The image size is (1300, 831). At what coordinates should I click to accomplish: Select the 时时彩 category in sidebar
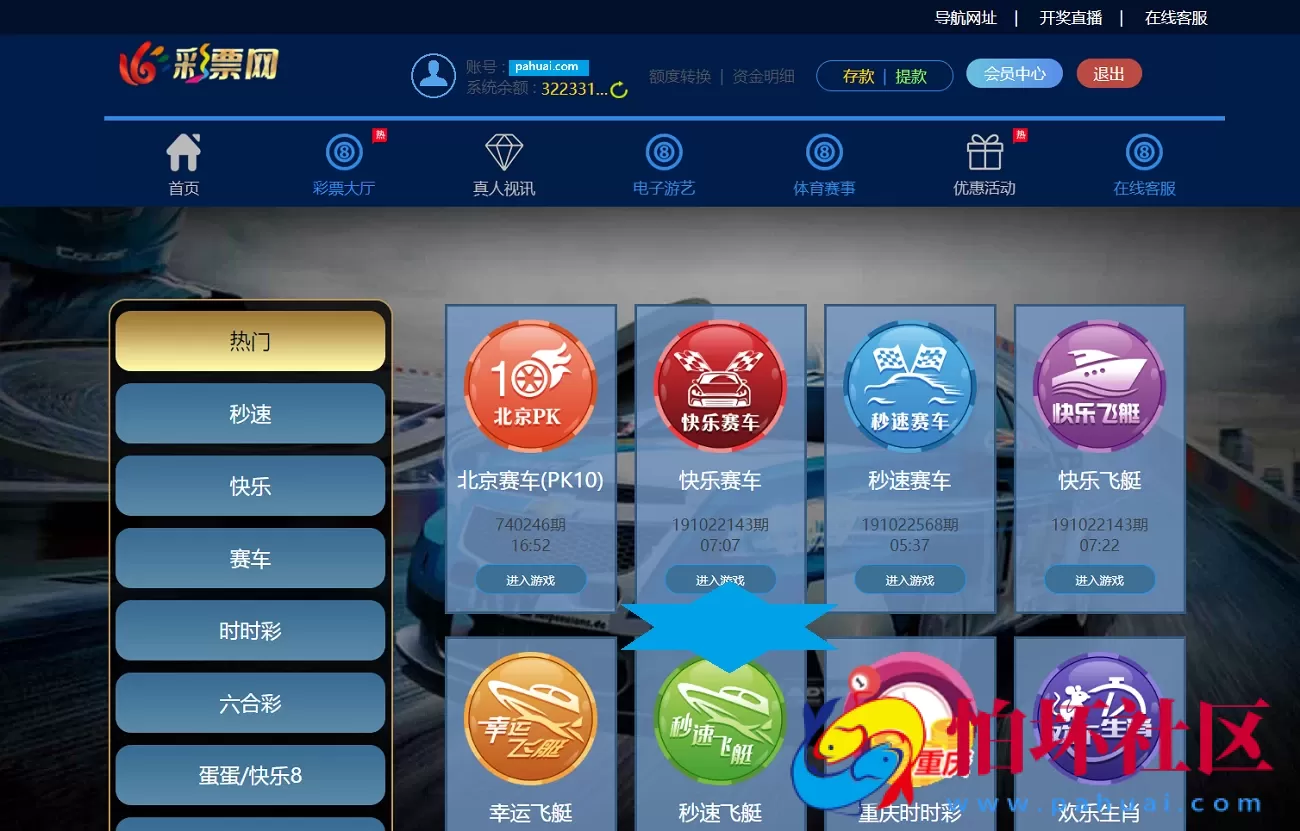pyautogui.click(x=249, y=630)
